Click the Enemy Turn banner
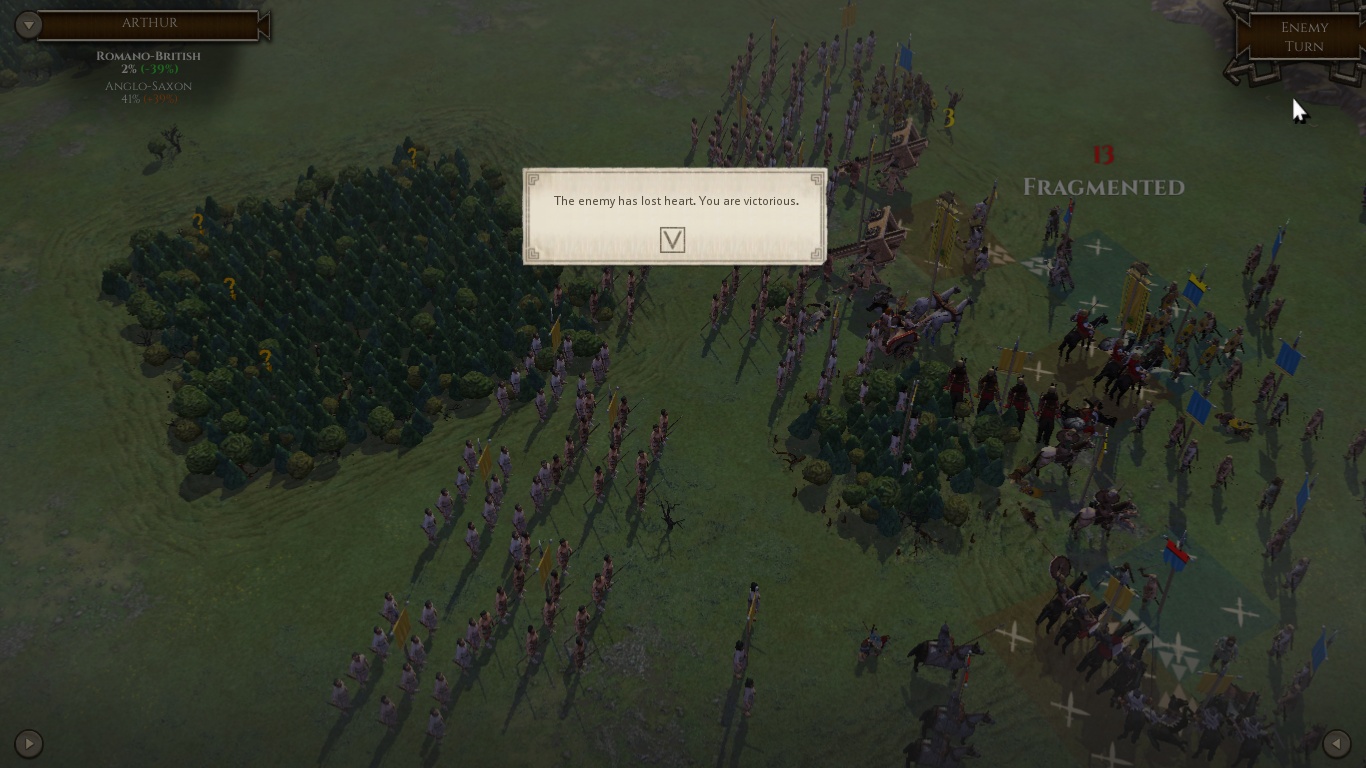The height and width of the screenshot is (768, 1366). (x=1304, y=37)
